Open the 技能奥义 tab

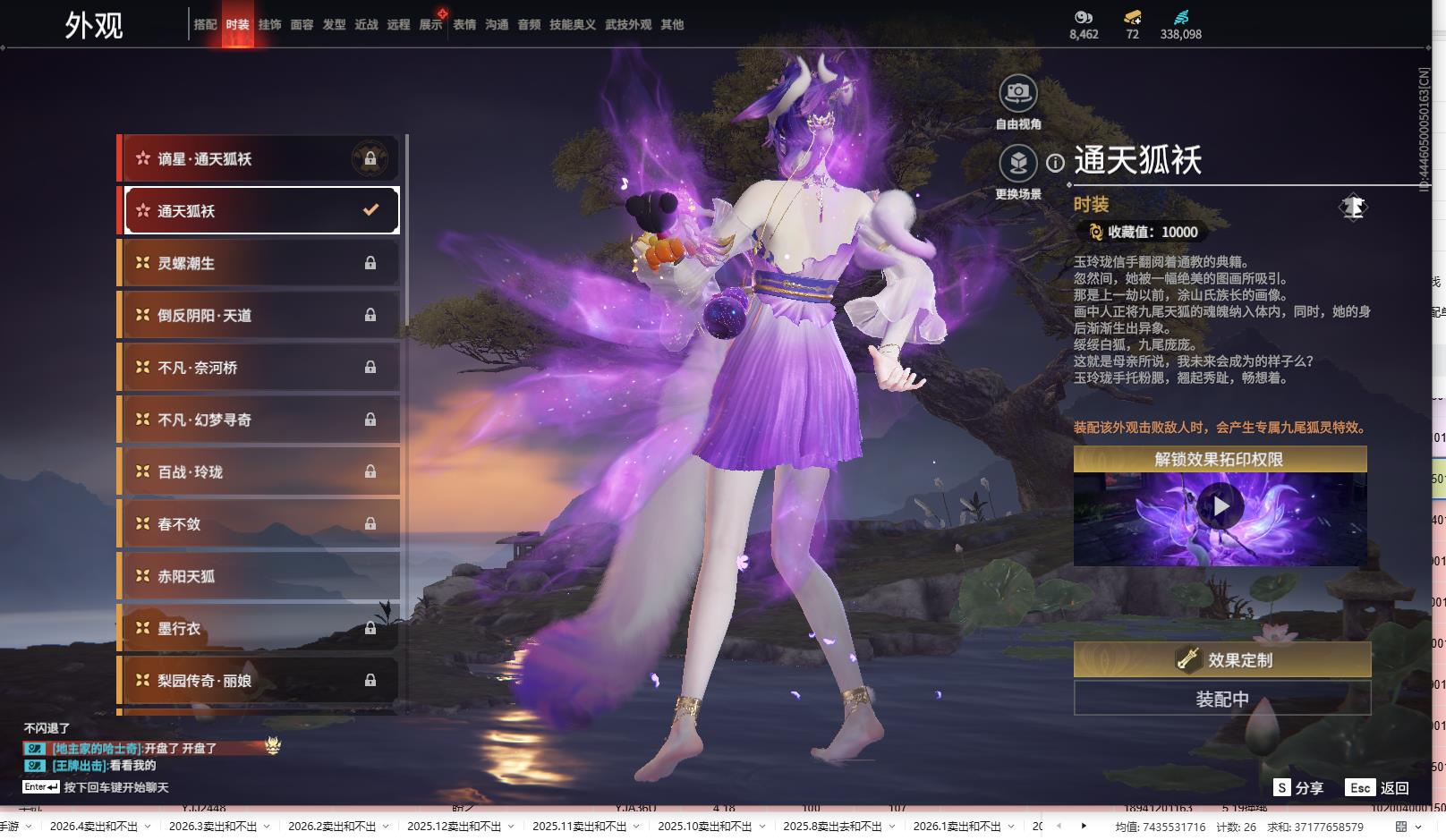[x=572, y=25]
